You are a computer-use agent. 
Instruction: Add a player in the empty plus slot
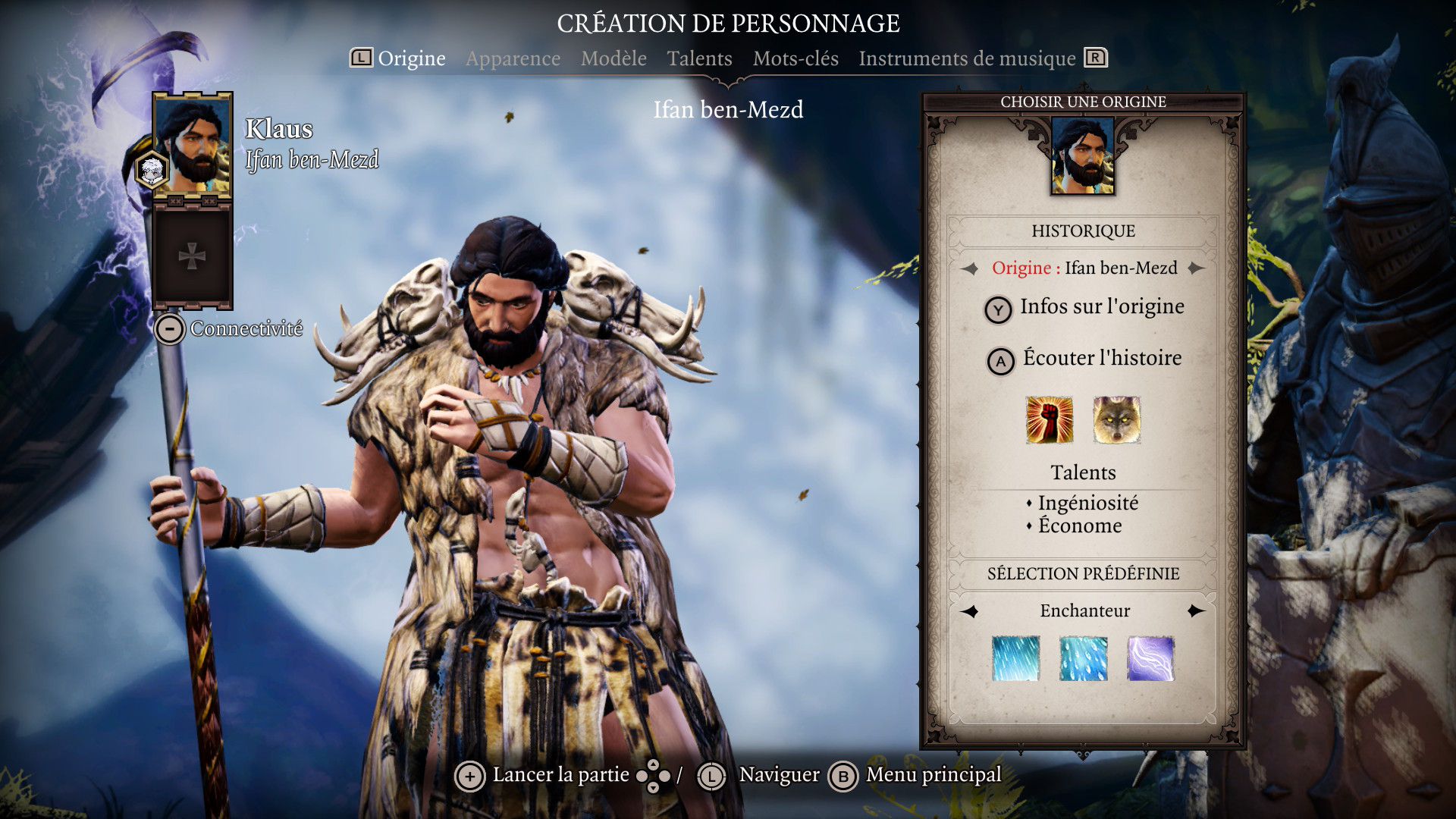point(192,256)
